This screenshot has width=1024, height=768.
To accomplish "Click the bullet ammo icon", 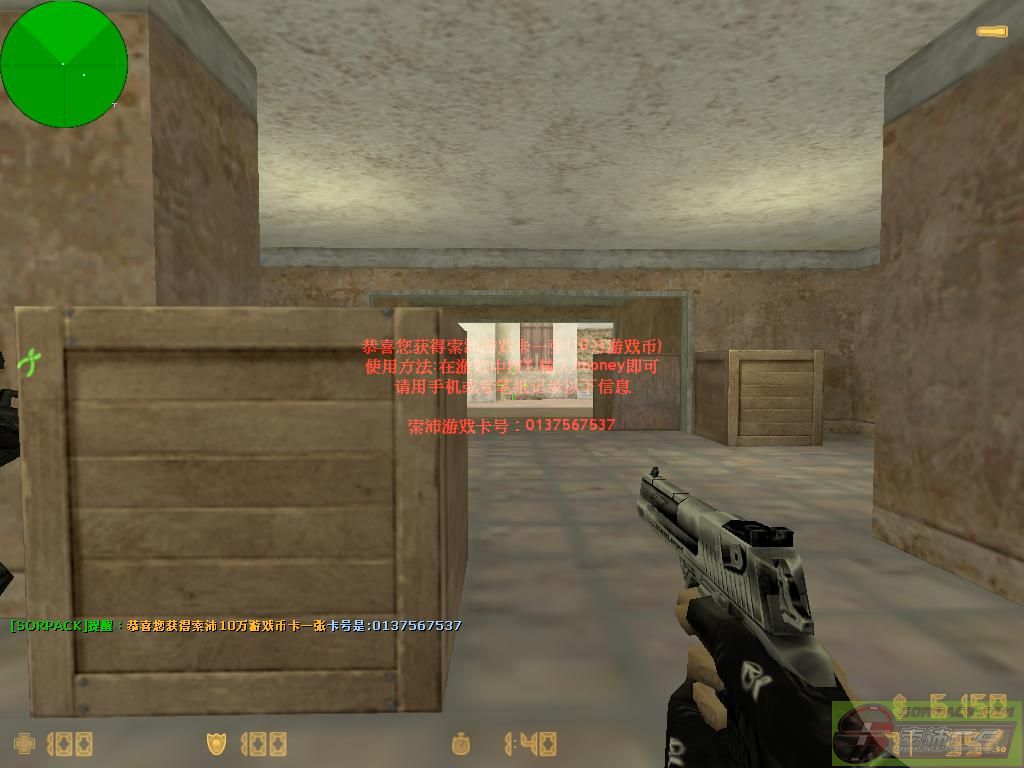I will pos(991,32).
